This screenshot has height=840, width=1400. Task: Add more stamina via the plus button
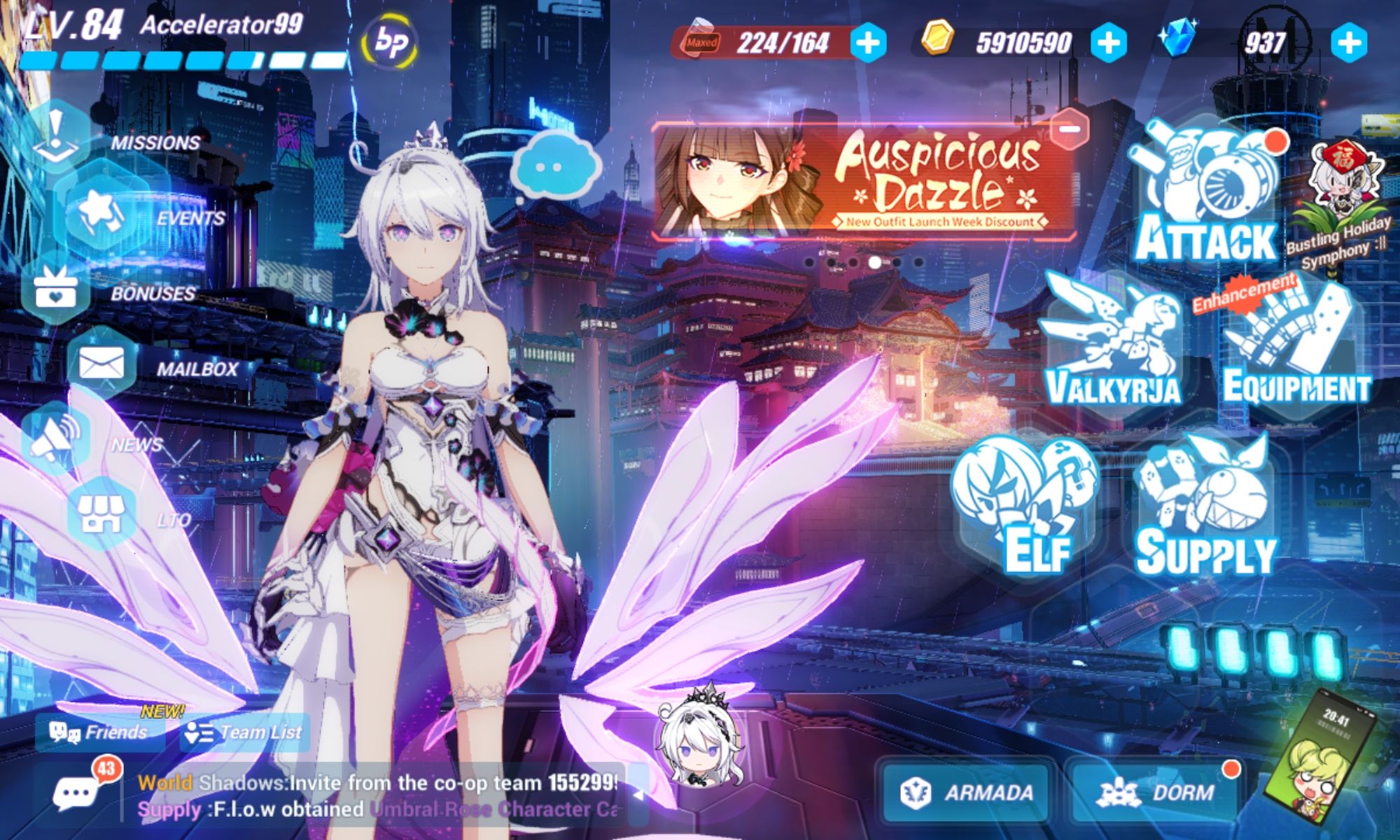(868, 44)
